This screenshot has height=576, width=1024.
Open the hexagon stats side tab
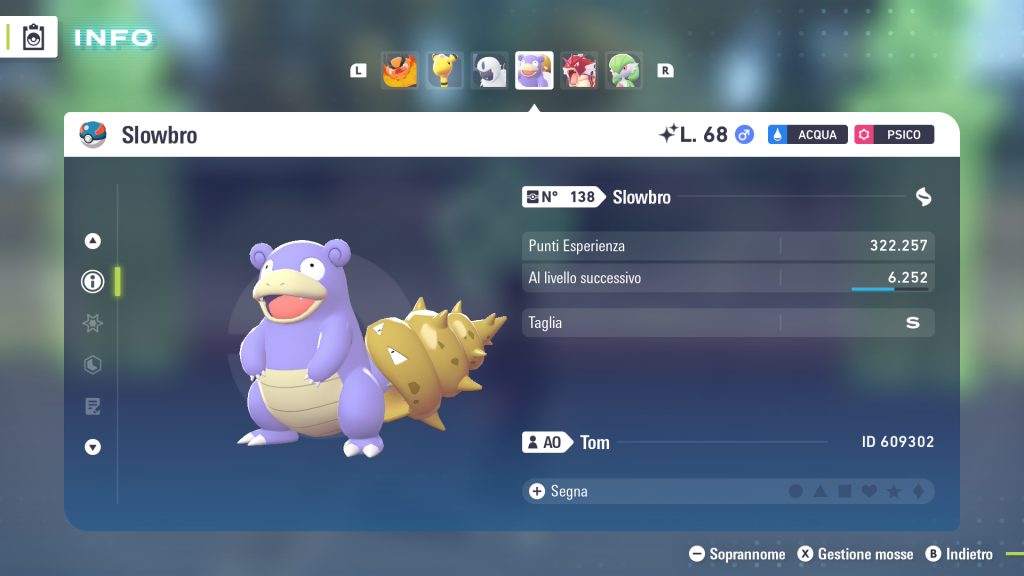point(93,365)
